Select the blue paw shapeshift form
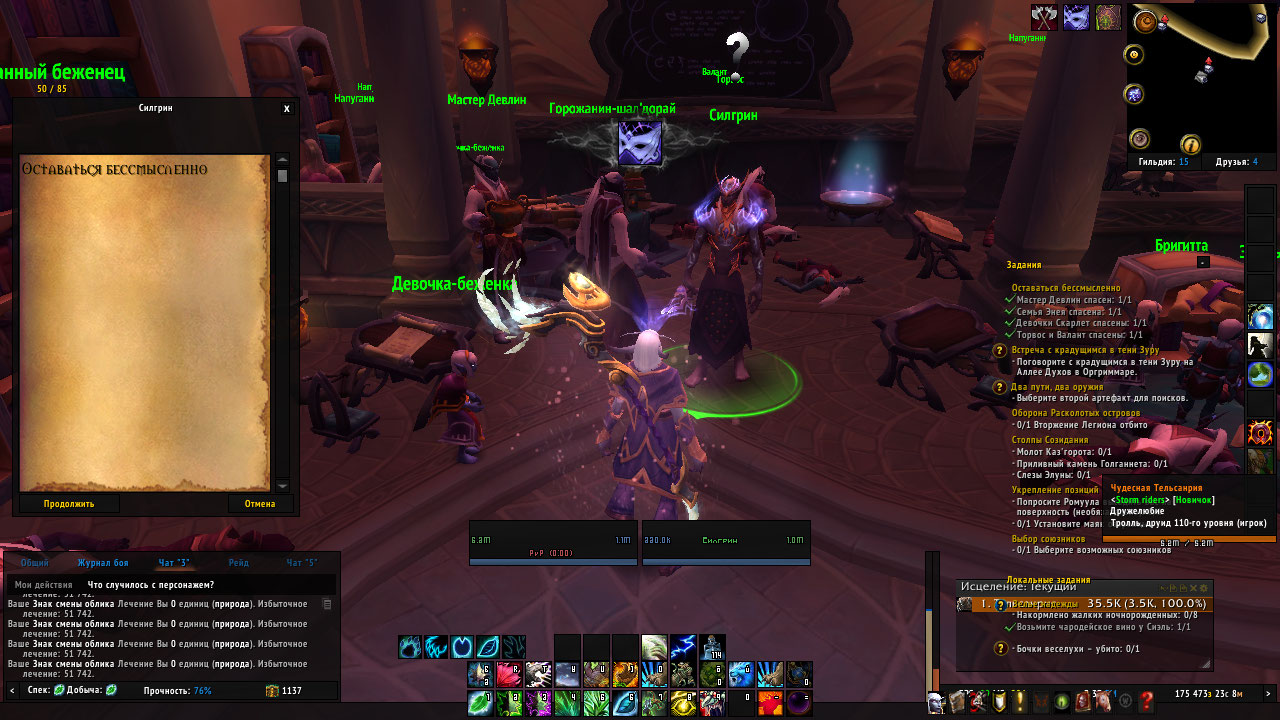Screen dimensions: 1280x720 pos(411,647)
